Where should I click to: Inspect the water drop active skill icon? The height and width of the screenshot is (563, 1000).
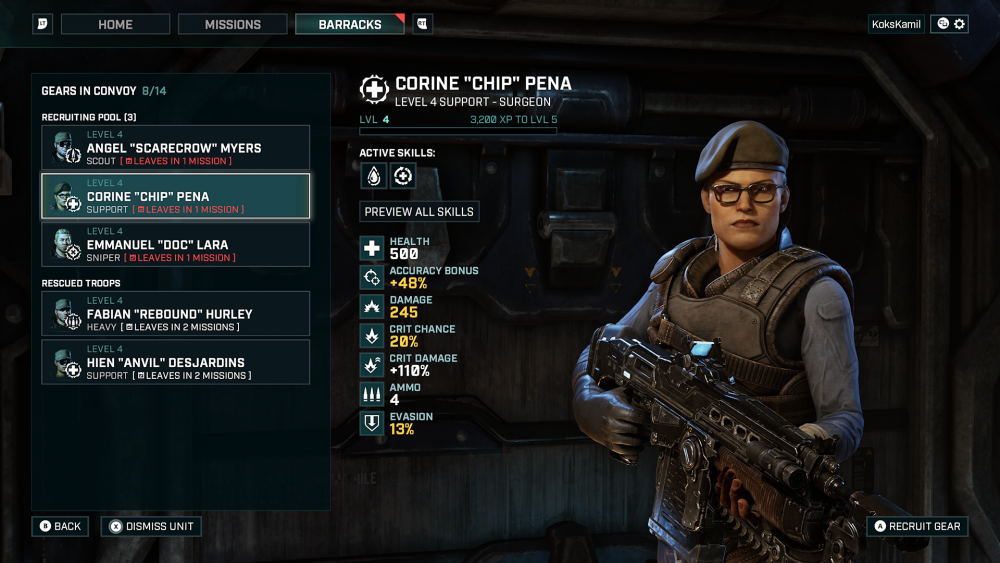(x=374, y=176)
